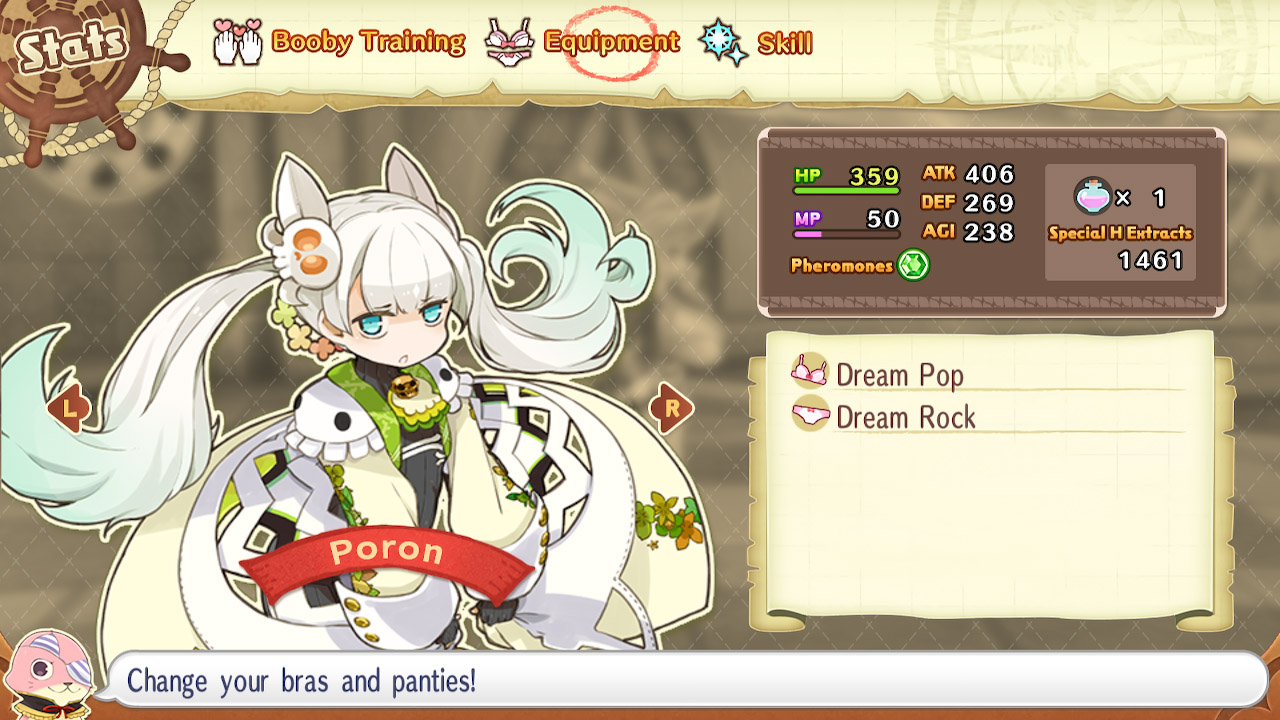Choose the Dream Rock panties row
1280x720 pixels.
tap(905, 417)
